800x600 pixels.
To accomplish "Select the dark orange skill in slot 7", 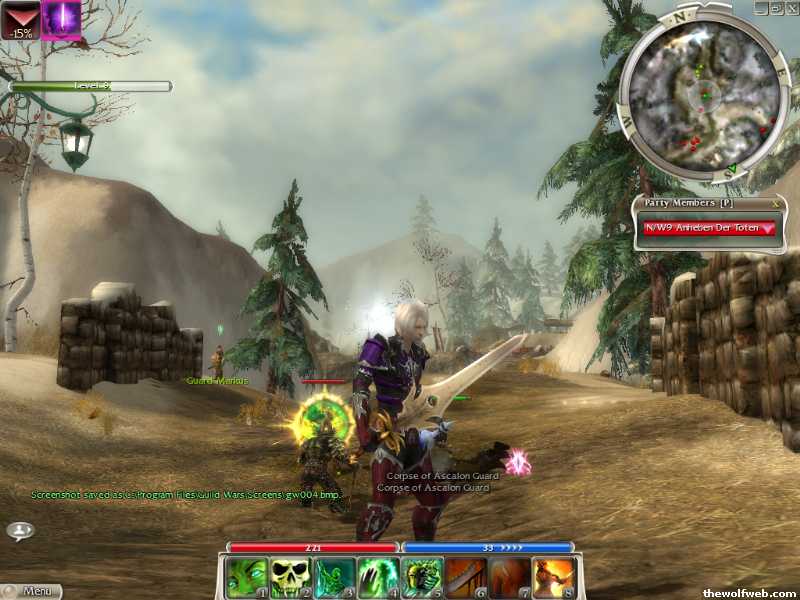I will pos(509,577).
